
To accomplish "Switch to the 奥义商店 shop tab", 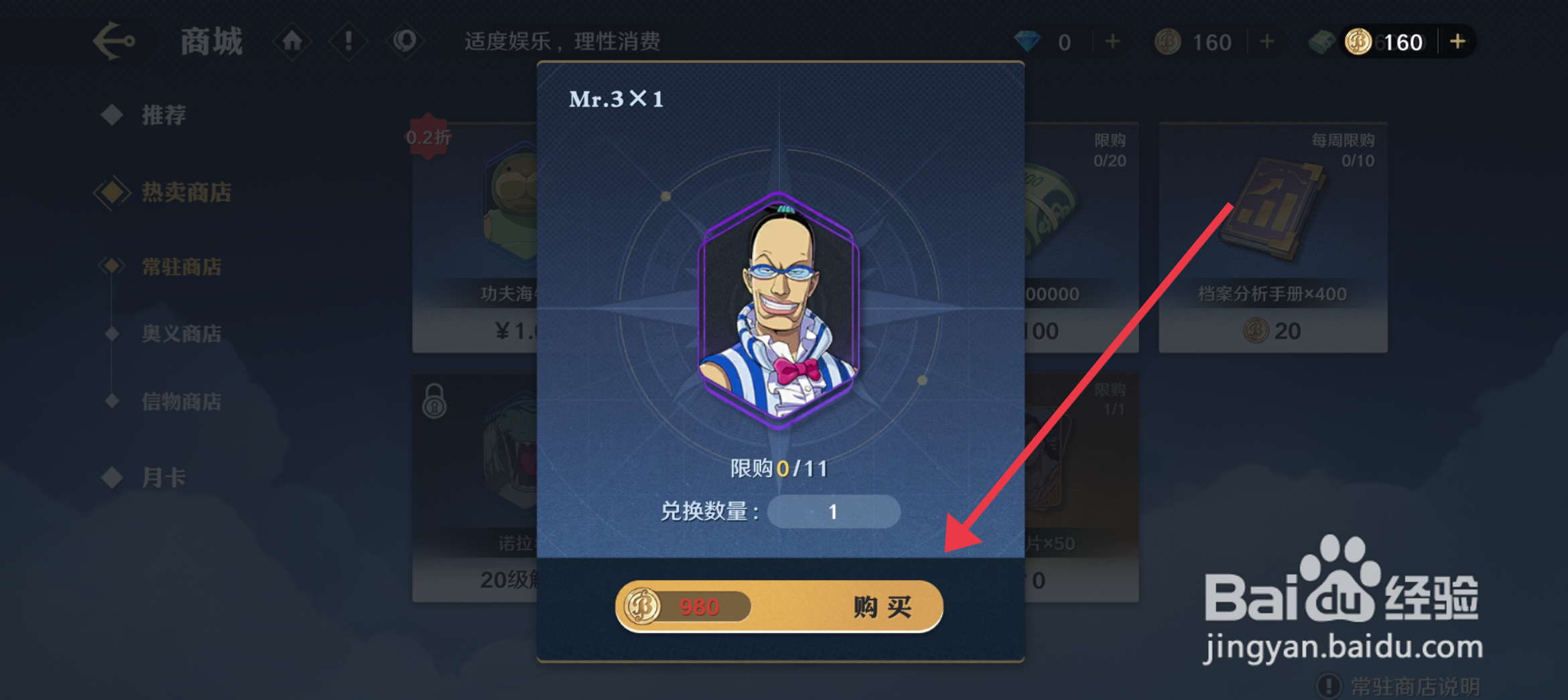I will point(182,333).
